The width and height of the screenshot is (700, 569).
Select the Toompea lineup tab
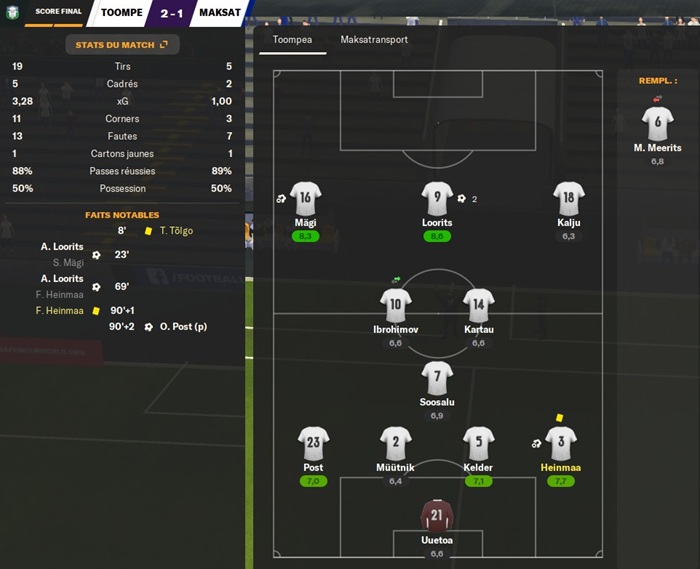coord(292,40)
